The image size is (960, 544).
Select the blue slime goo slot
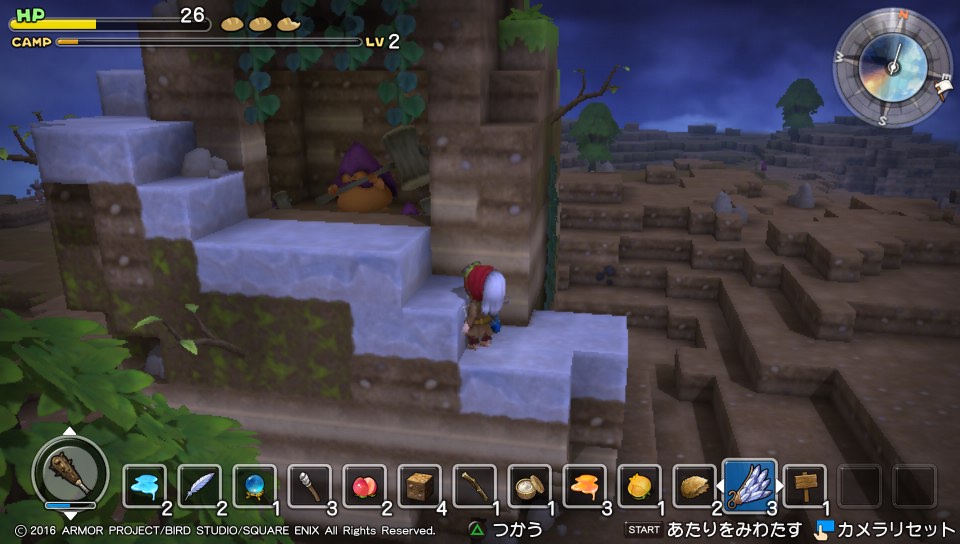point(145,487)
